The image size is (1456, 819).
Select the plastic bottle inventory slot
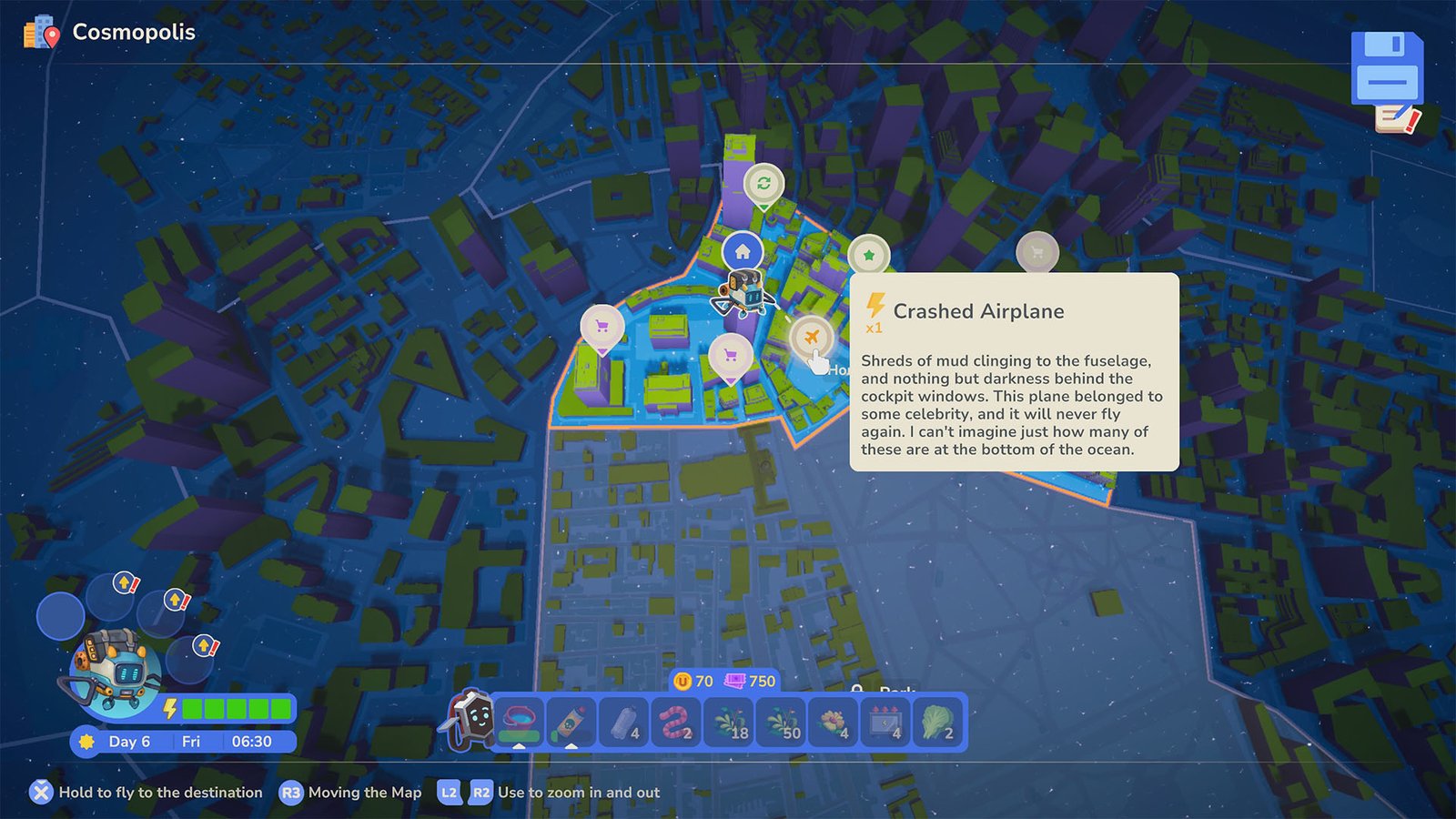click(x=622, y=722)
